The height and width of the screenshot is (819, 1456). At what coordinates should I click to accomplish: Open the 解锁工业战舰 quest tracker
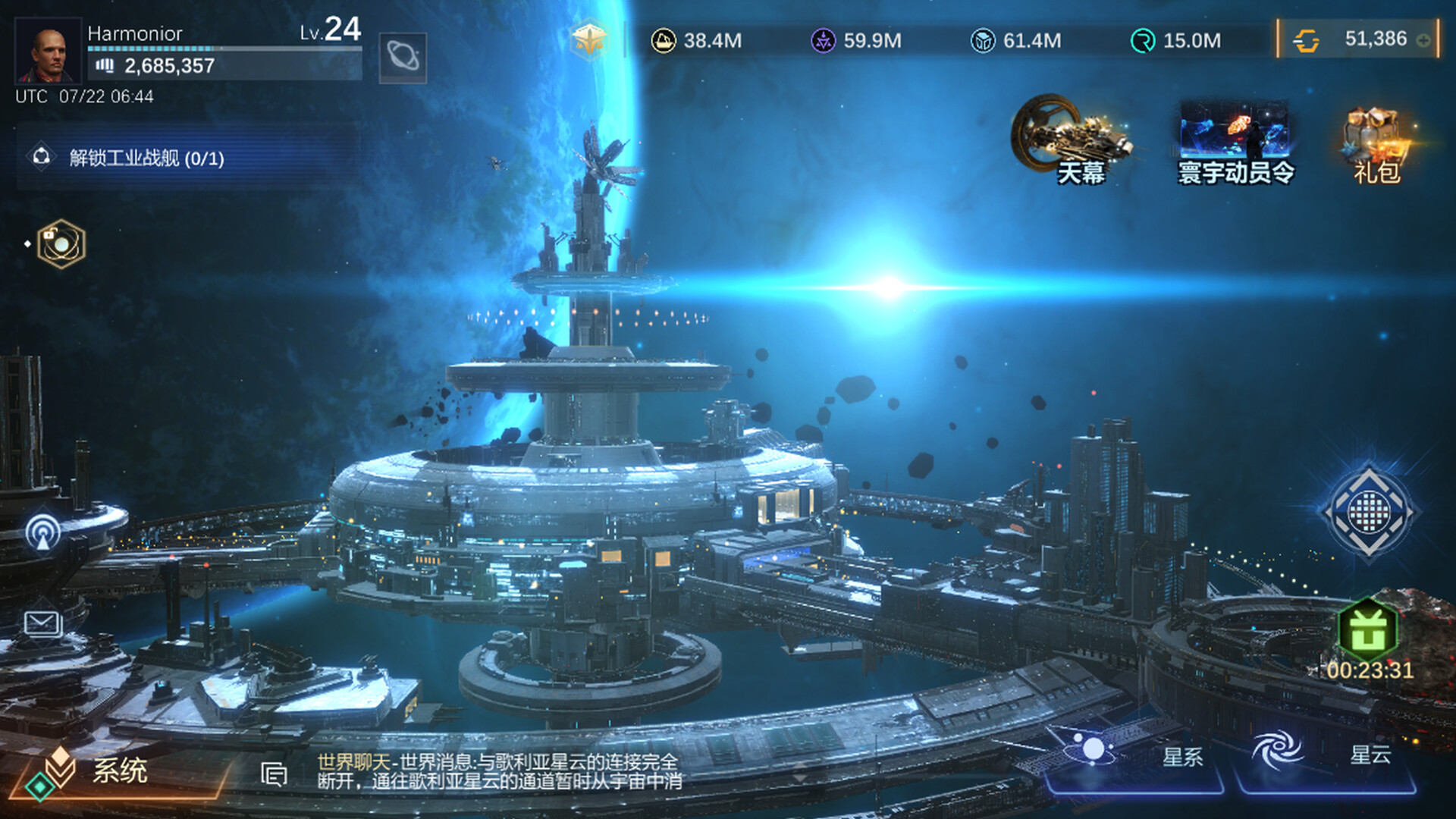[146, 158]
